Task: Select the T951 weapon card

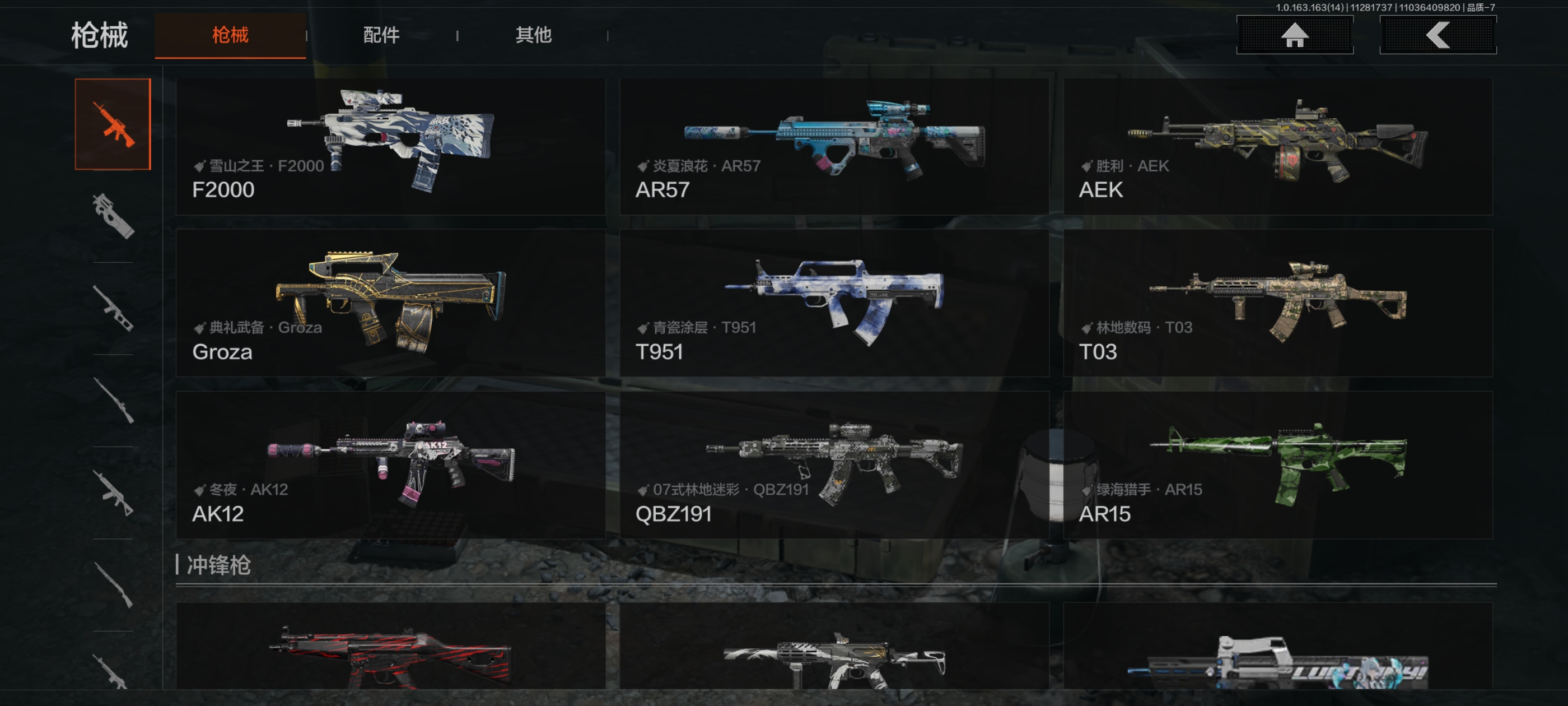Action: 833,303
